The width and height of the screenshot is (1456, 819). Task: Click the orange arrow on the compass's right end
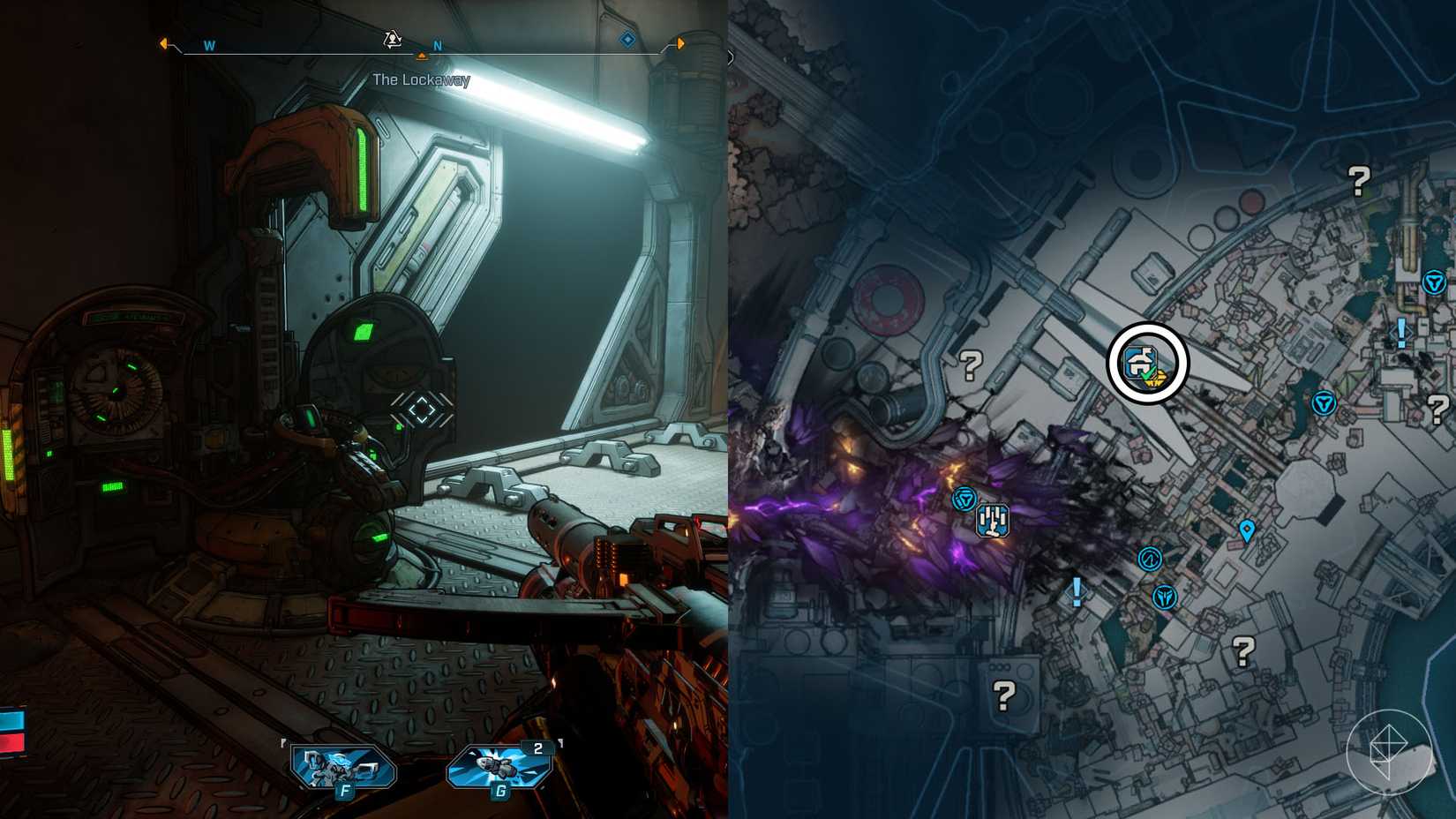(682, 41)
